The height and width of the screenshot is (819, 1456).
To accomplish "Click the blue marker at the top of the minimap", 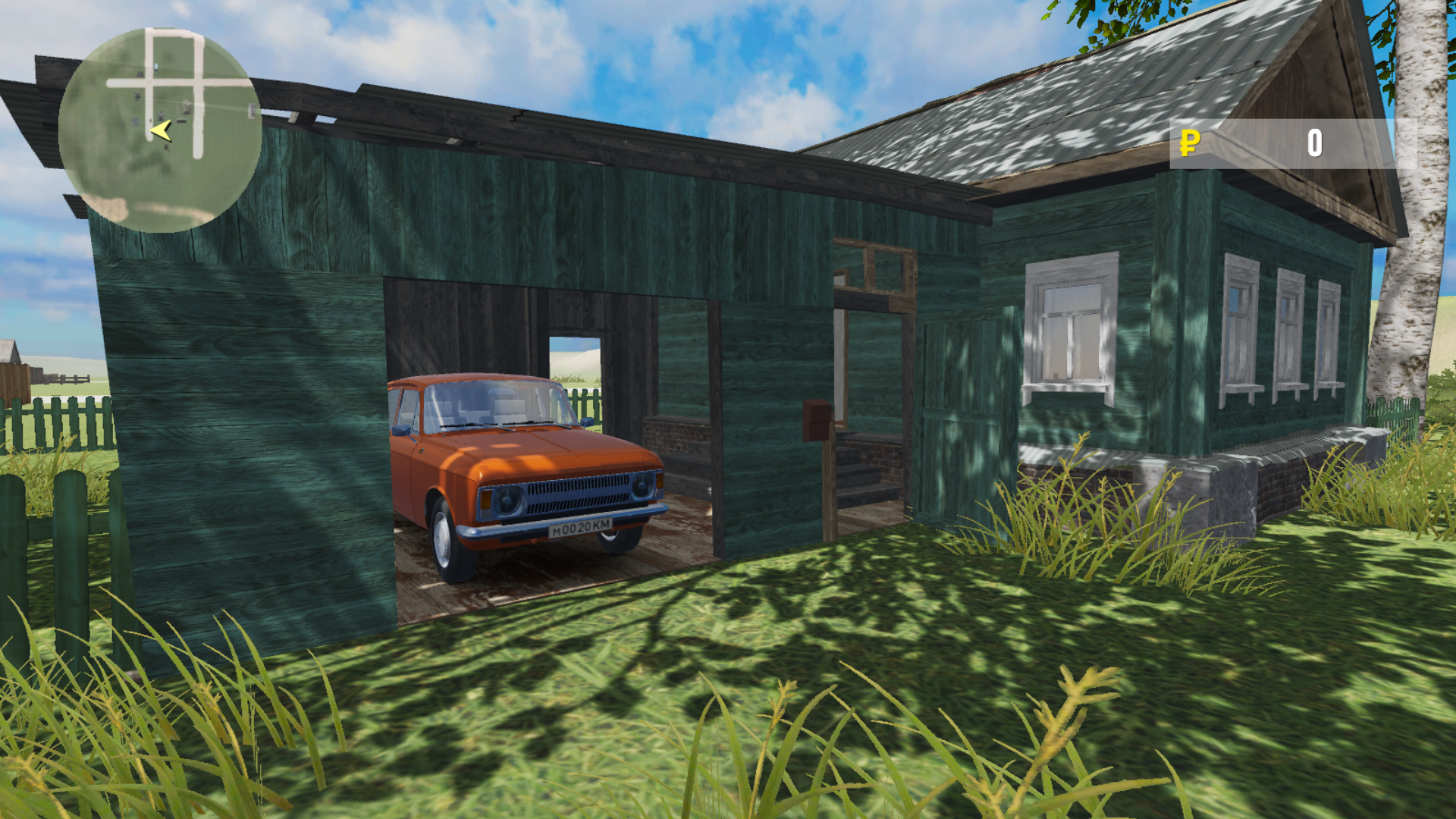I will click(x=156, y=67).
